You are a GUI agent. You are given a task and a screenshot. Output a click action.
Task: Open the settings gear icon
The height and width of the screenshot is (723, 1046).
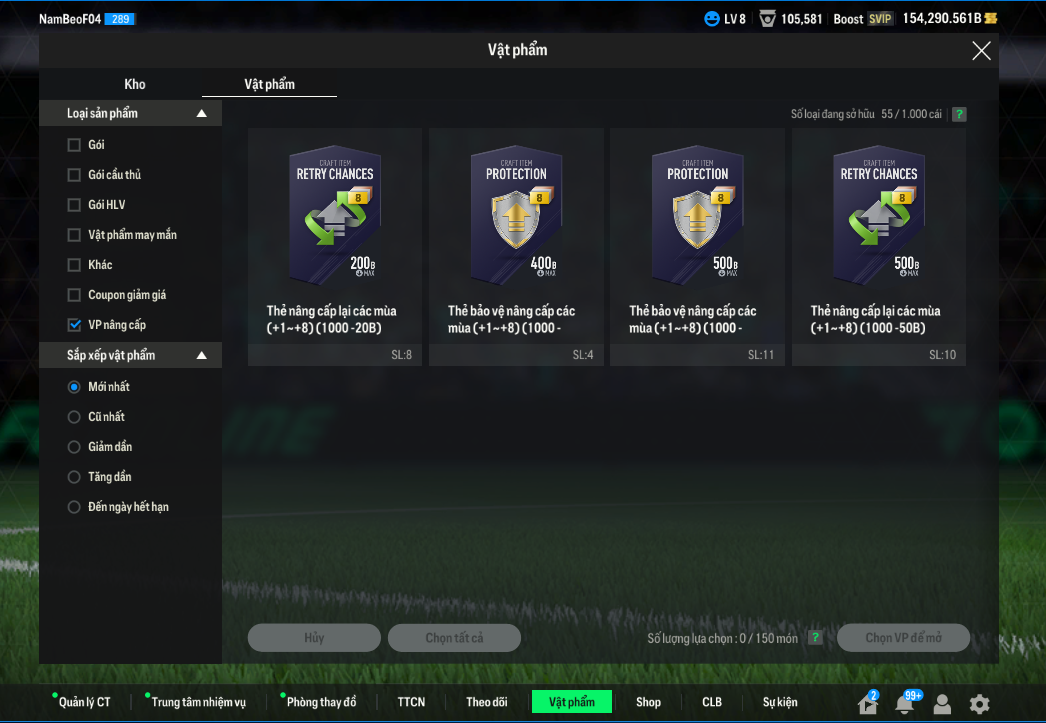pos(979,703)
